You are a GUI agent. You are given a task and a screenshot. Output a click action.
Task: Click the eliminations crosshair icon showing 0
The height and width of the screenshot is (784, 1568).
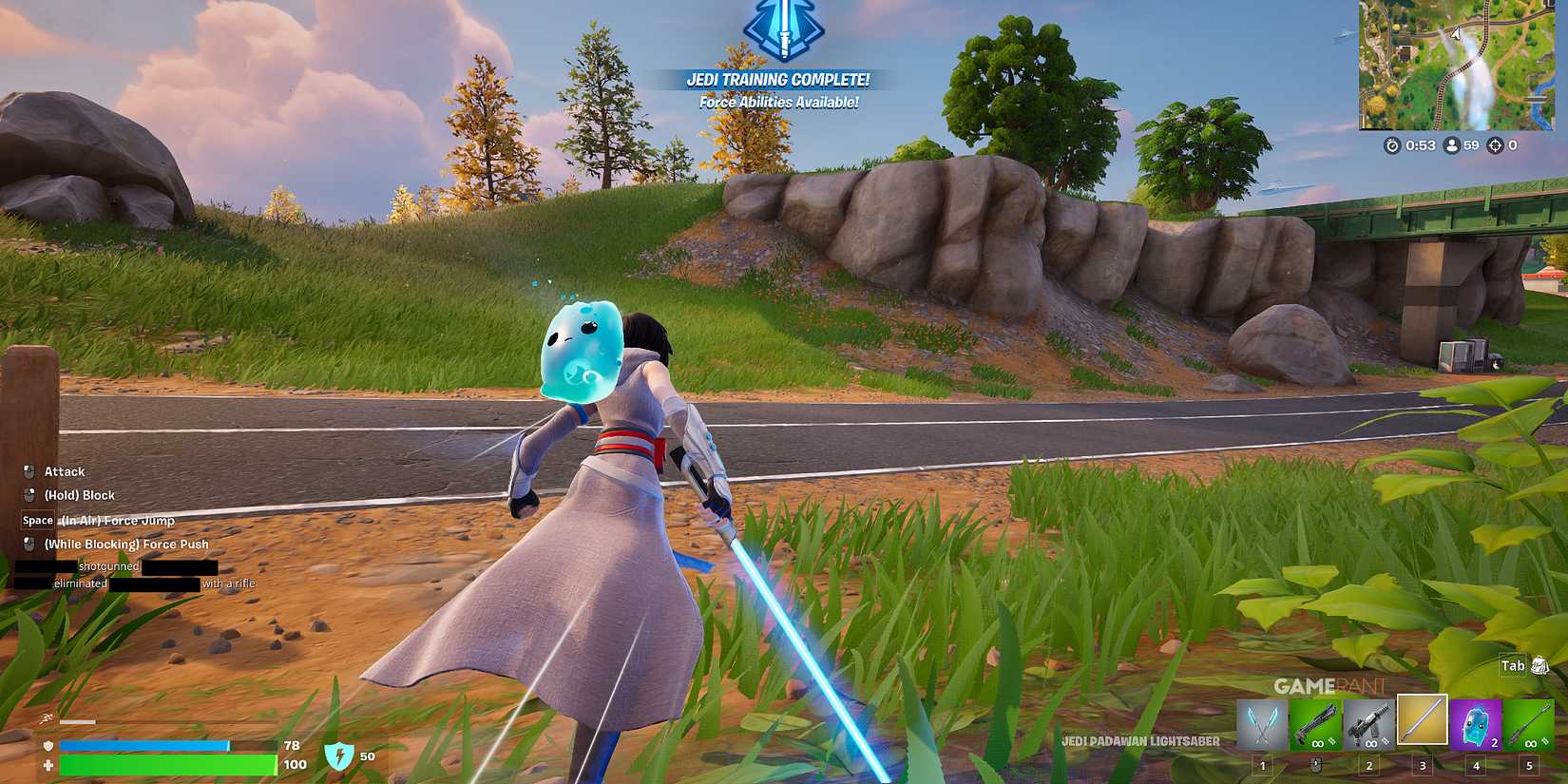click(1495, 145)
